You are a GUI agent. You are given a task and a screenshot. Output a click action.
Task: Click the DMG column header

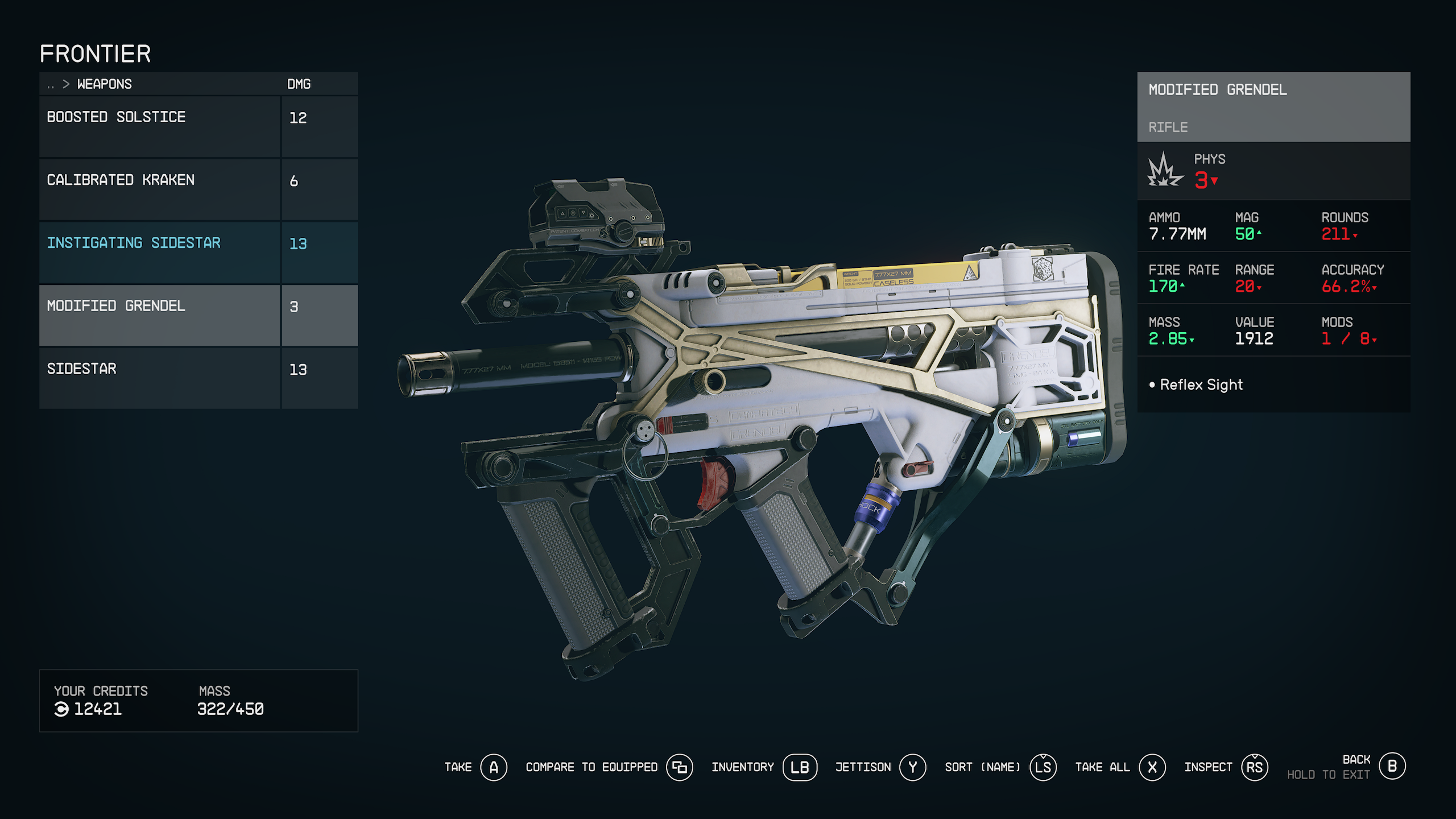299,84
